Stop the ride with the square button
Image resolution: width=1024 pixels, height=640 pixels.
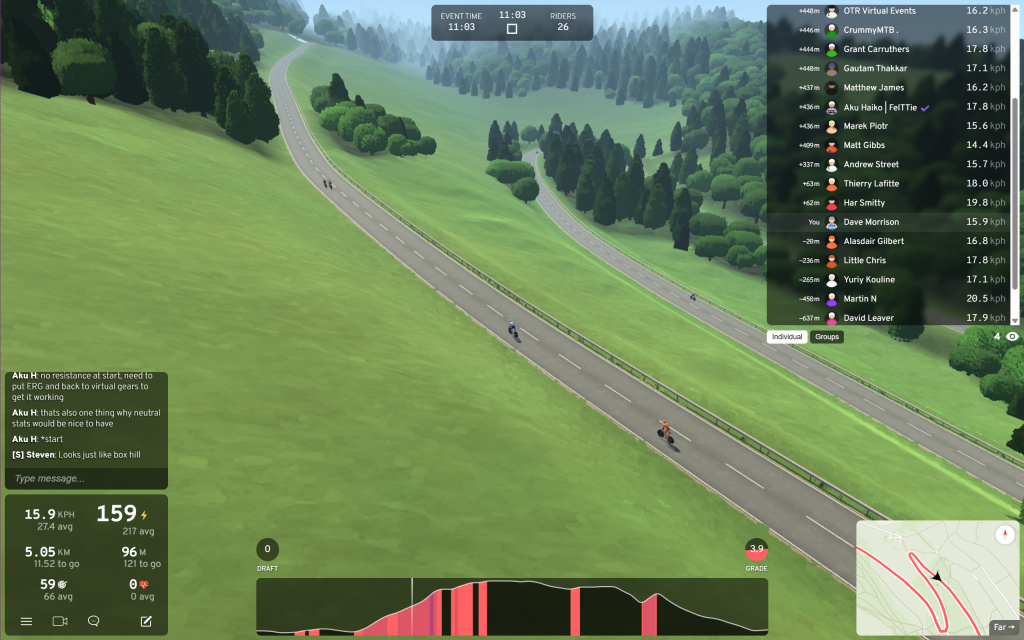(x=512, y=29)
